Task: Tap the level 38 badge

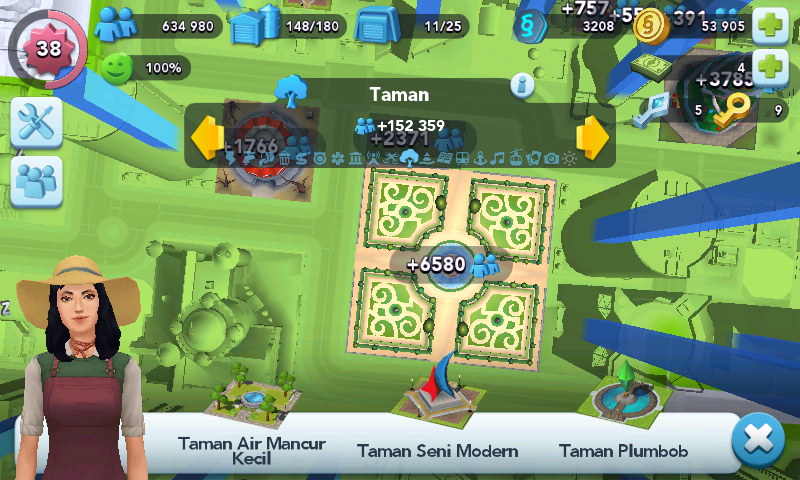Action: (x=49, y=47)
